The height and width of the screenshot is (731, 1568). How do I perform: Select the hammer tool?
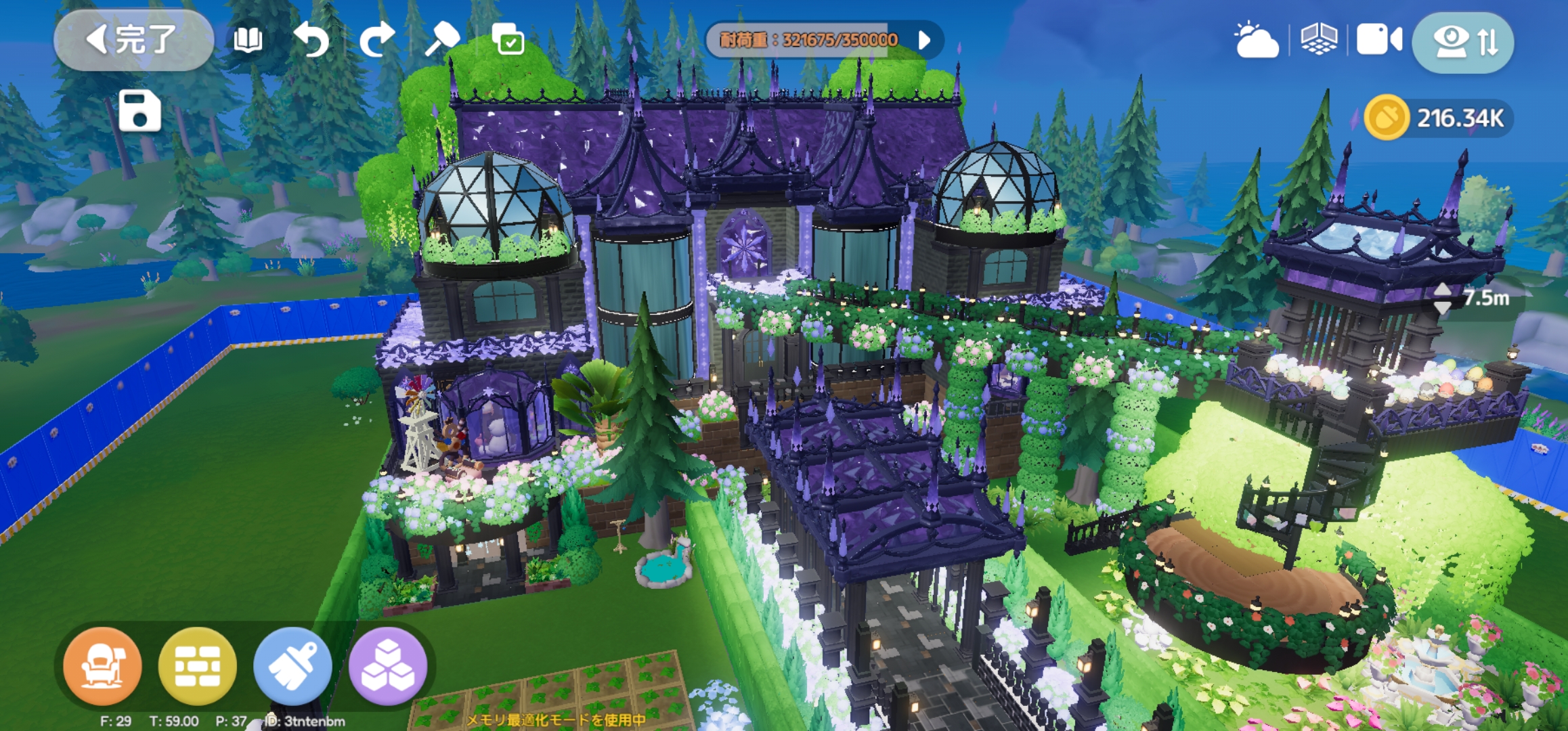point(442,40)
